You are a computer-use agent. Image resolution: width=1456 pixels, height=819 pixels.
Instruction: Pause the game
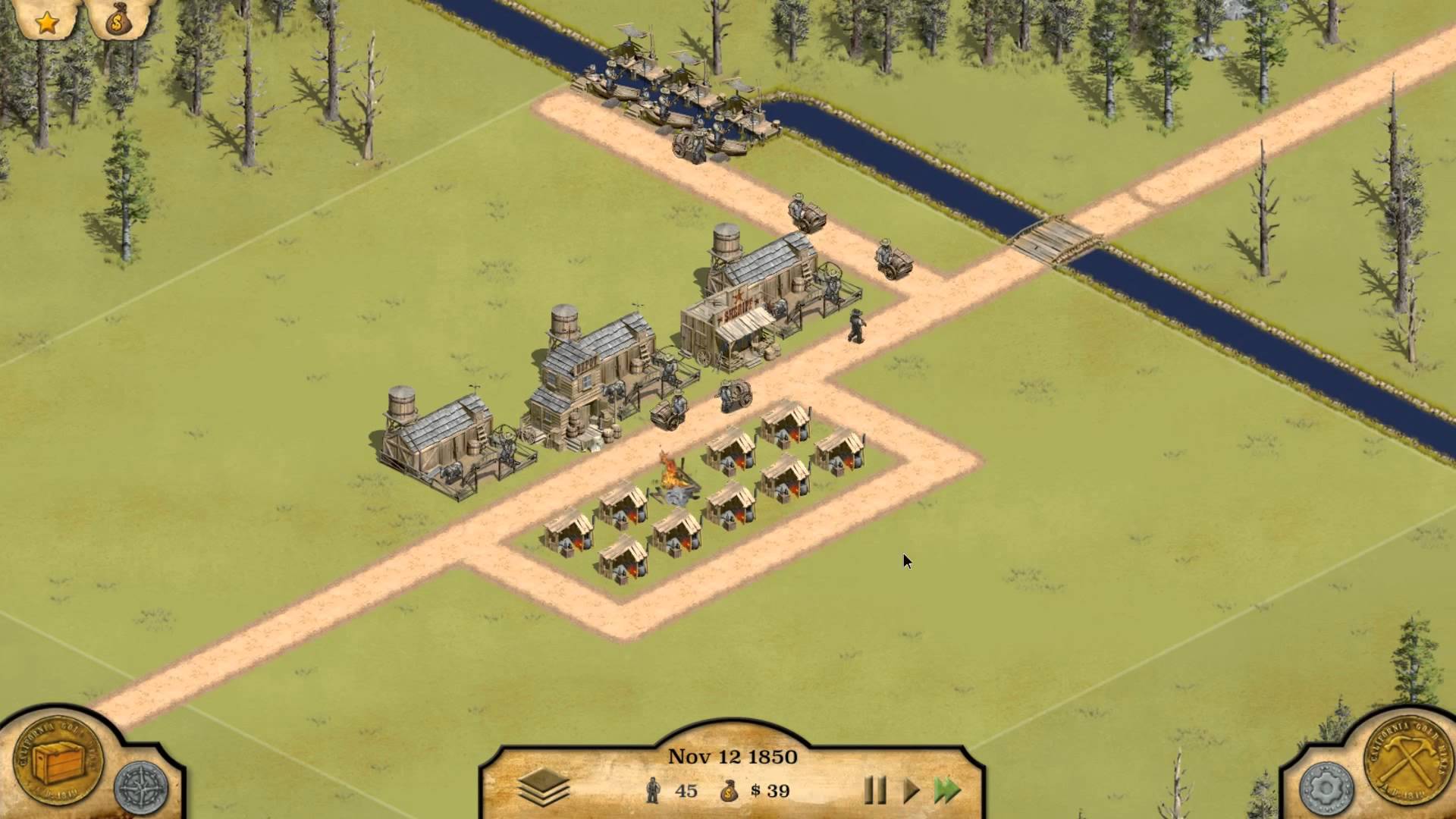(875, 791)
